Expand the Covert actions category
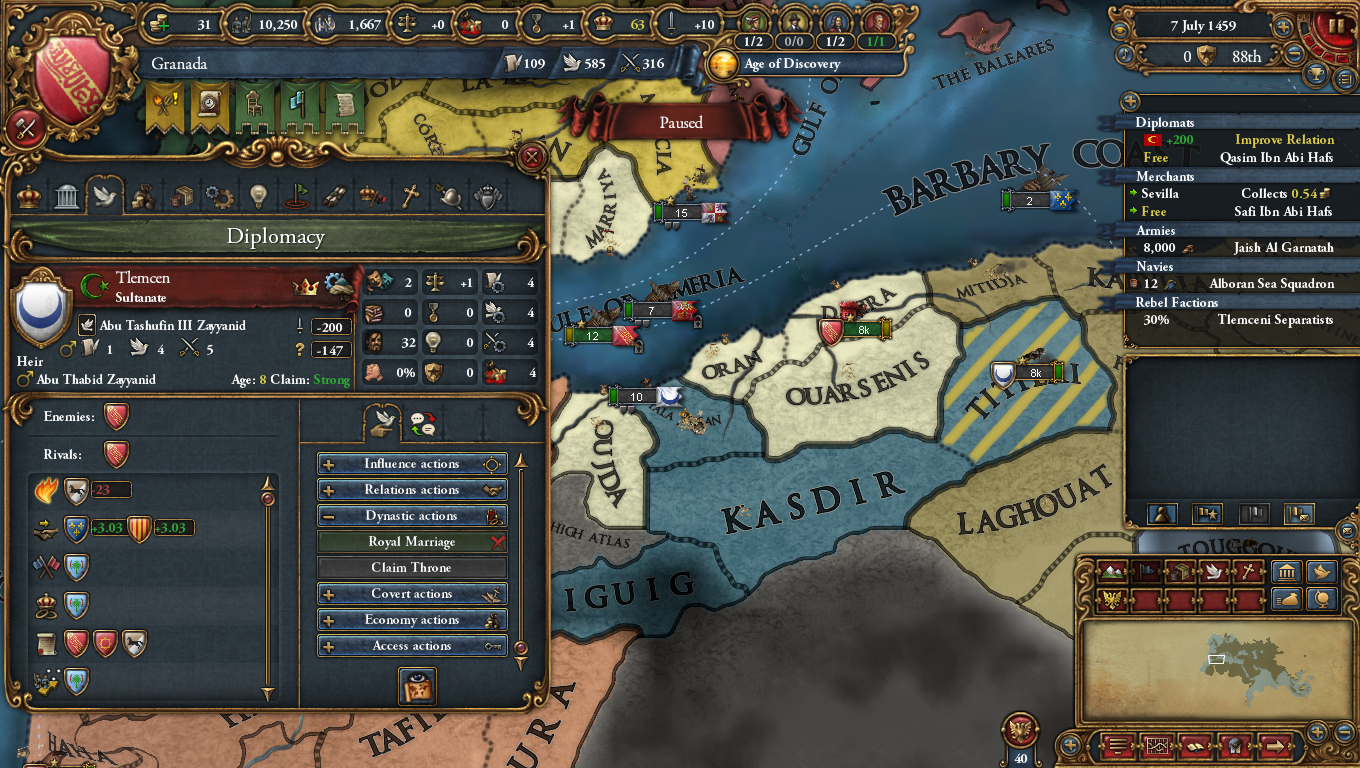Viewport: 1360px width, 768px height. [412, 593]
